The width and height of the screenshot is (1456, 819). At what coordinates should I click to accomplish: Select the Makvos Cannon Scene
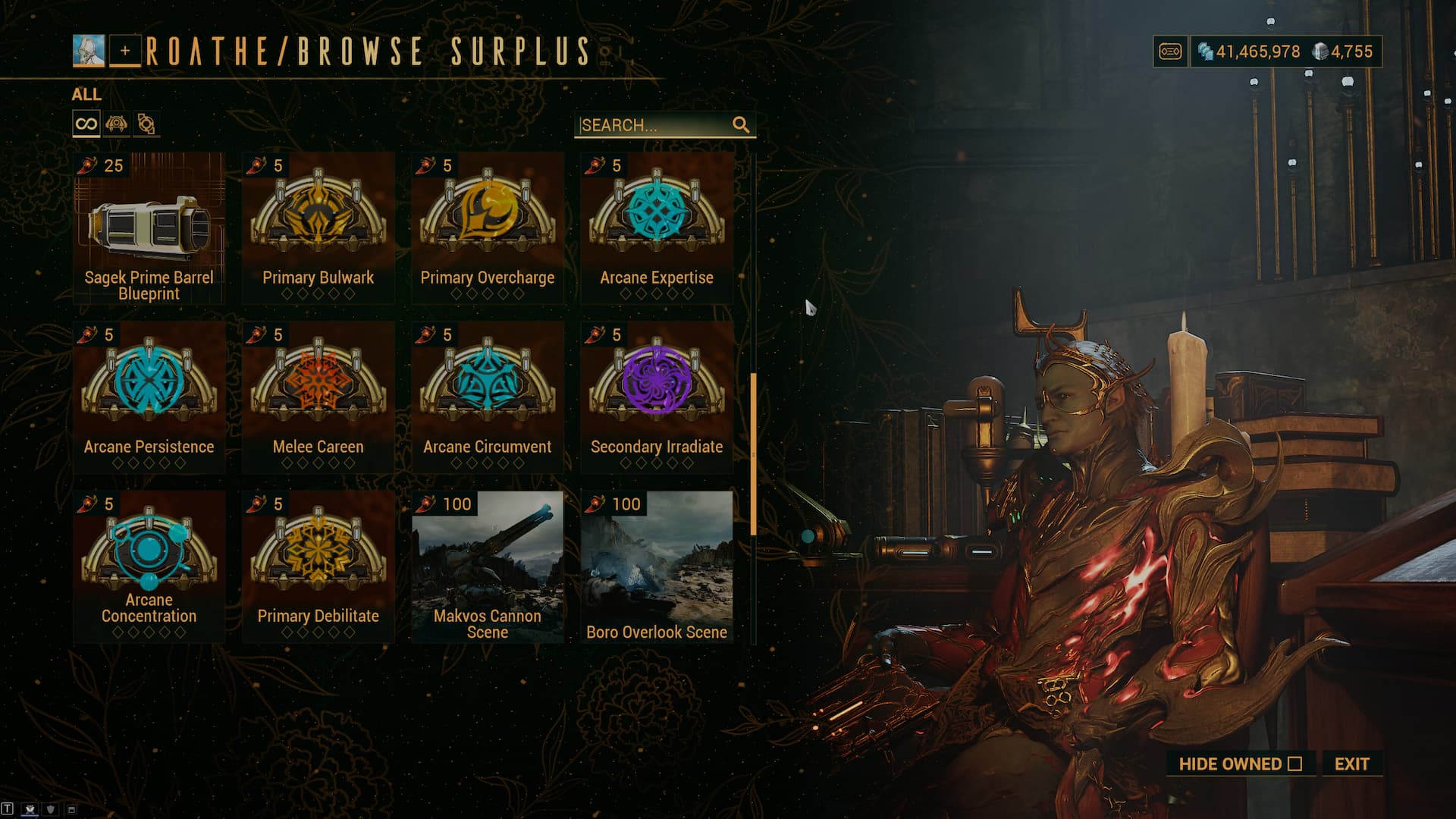point(488,566)
